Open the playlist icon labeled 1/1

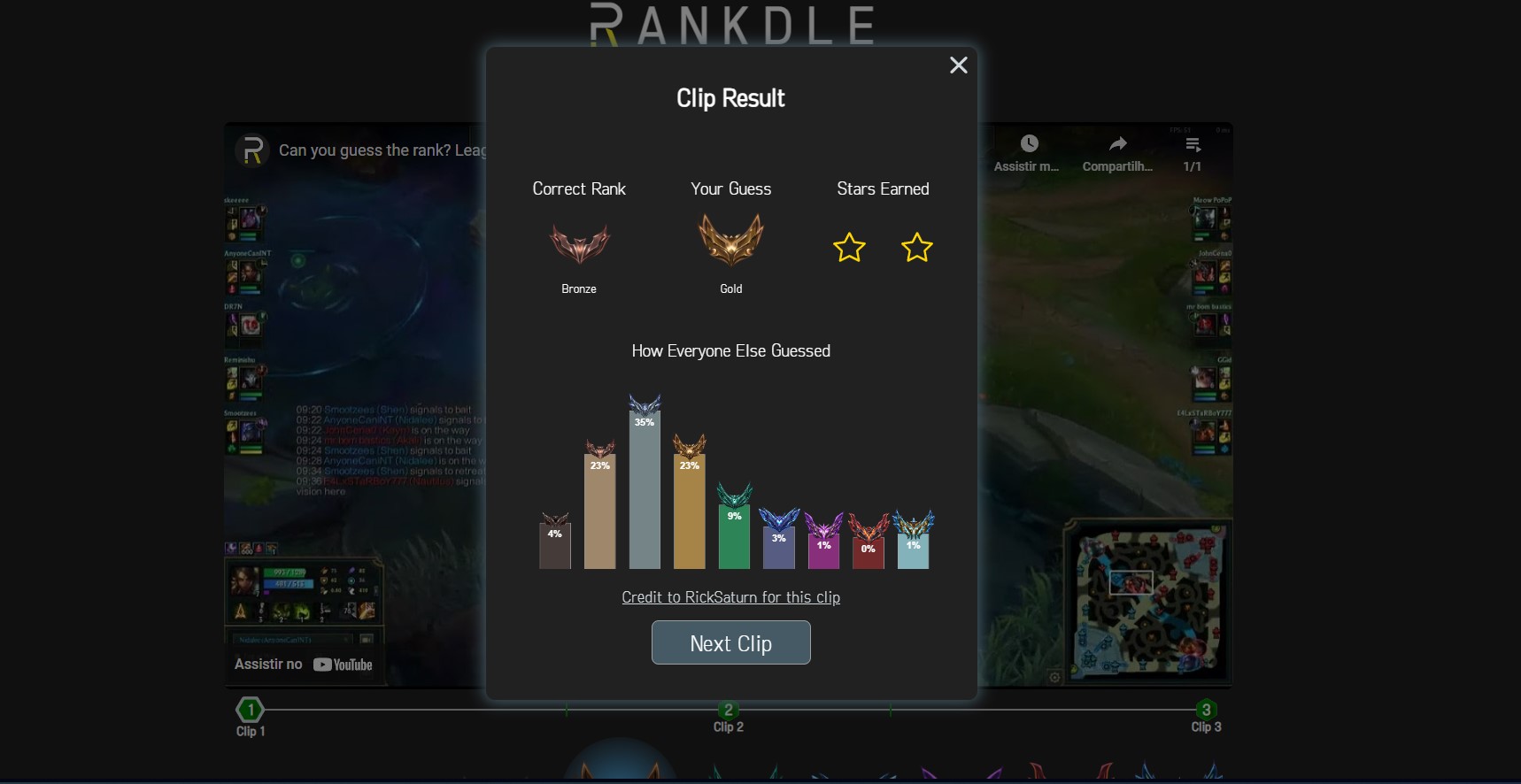1192,143
